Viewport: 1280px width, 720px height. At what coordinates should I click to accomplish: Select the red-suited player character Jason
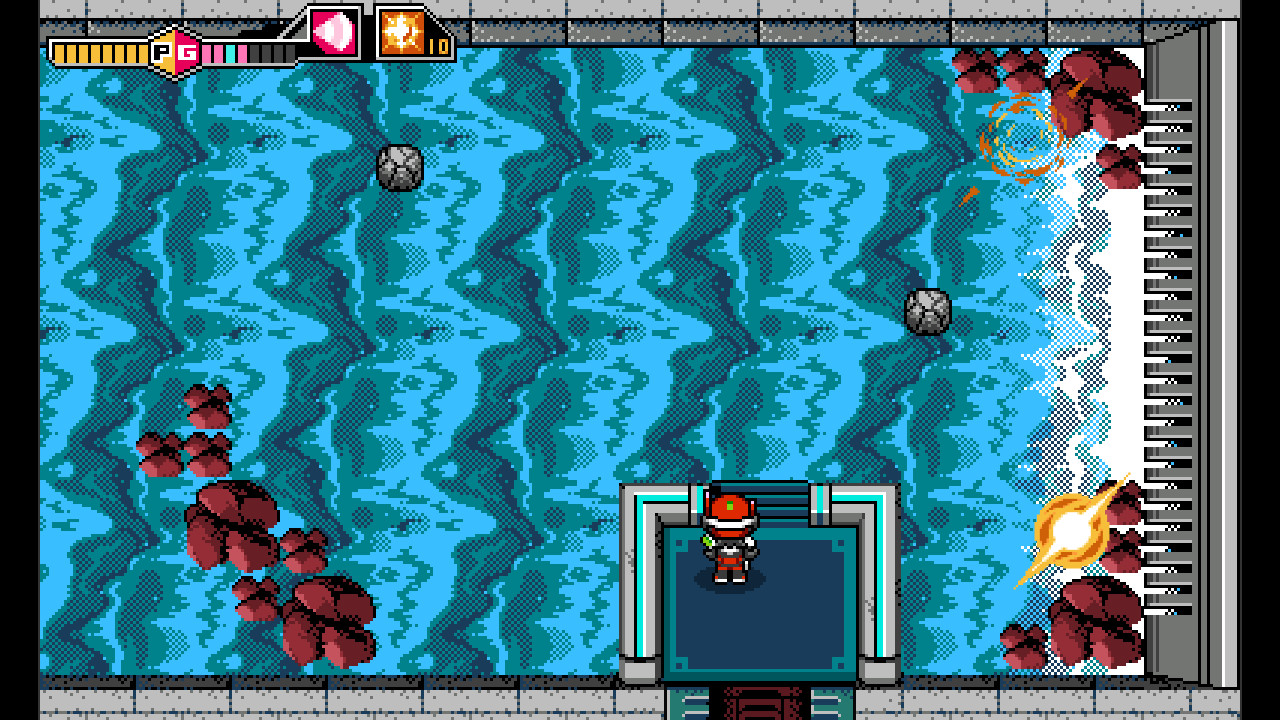728,540
